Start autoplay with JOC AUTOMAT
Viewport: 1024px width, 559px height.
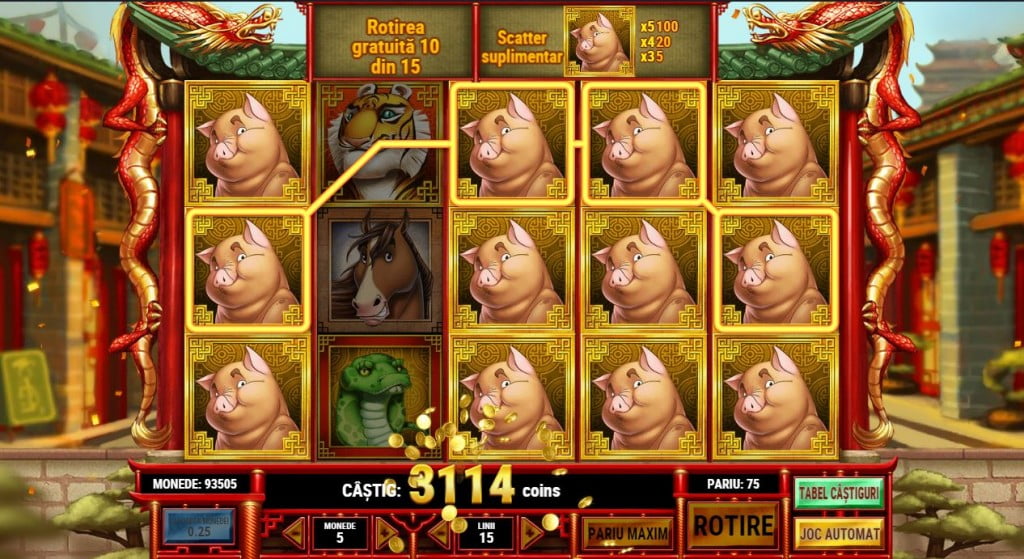[x=838, y=532]
